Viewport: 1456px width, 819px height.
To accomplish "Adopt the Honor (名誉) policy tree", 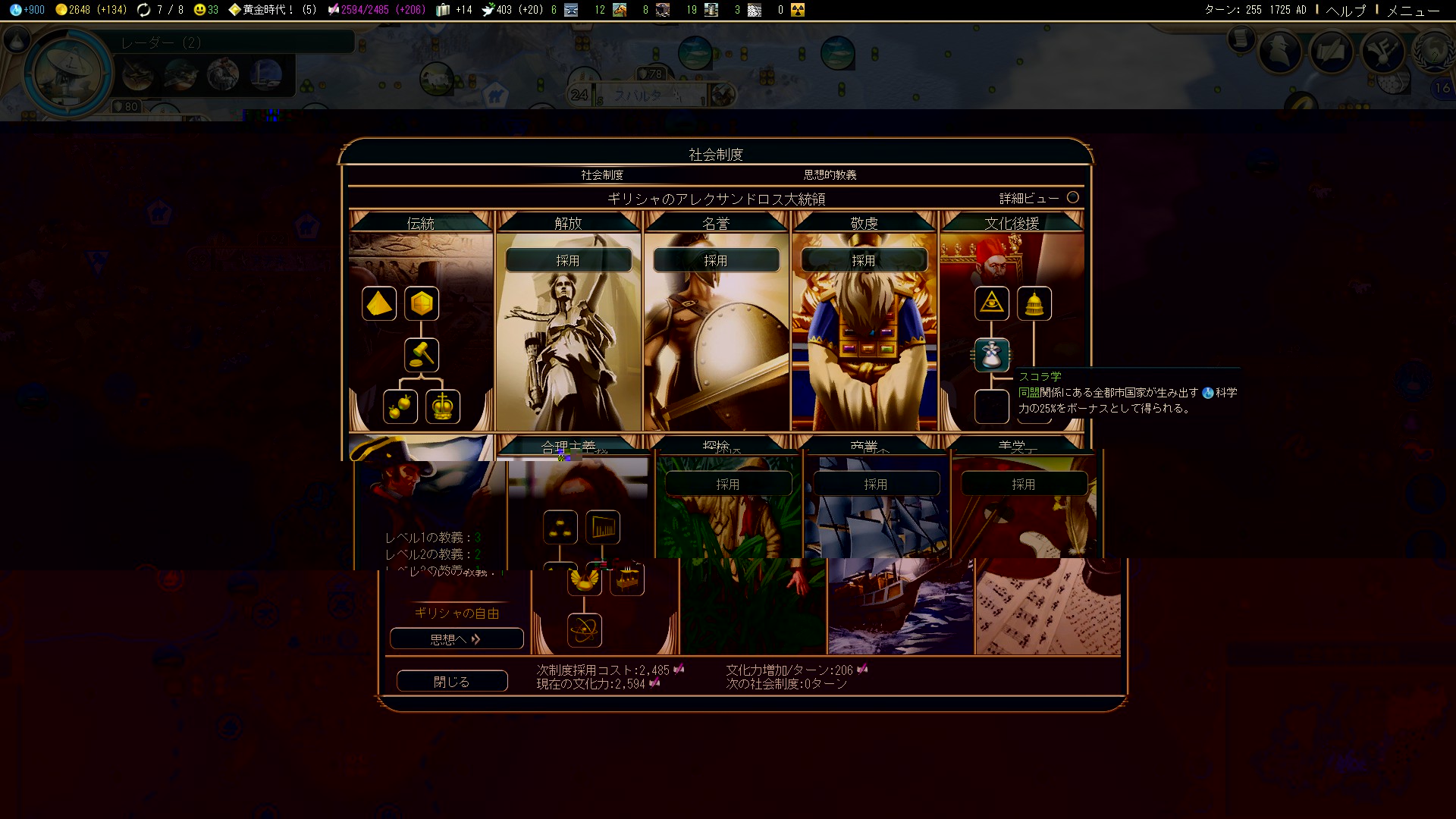I will point(716,260).
